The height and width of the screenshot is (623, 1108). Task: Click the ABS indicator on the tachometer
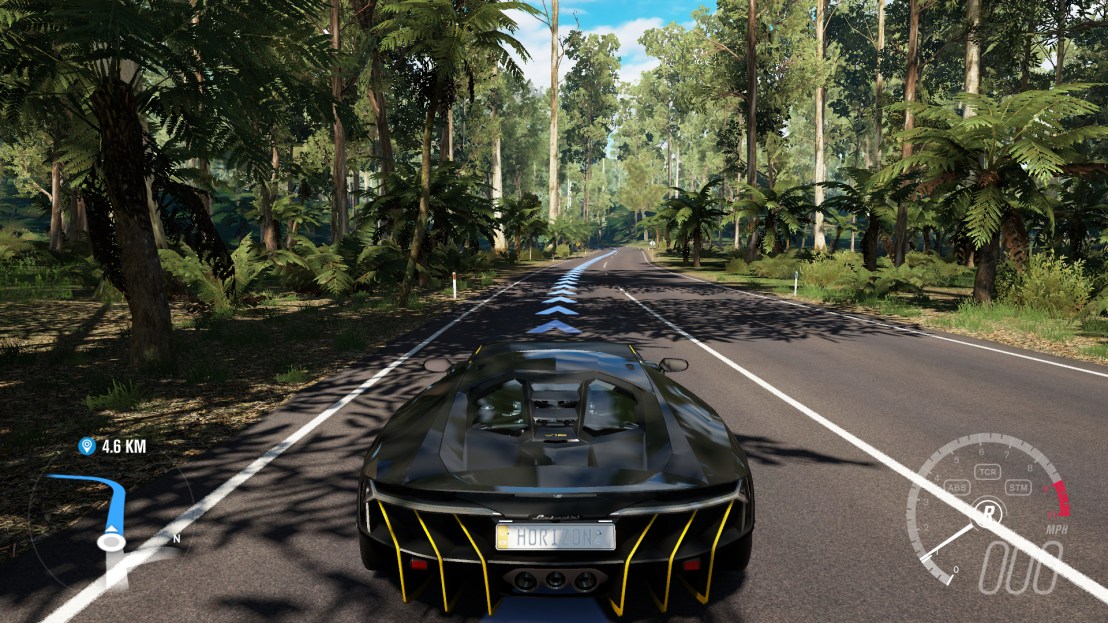956,488
